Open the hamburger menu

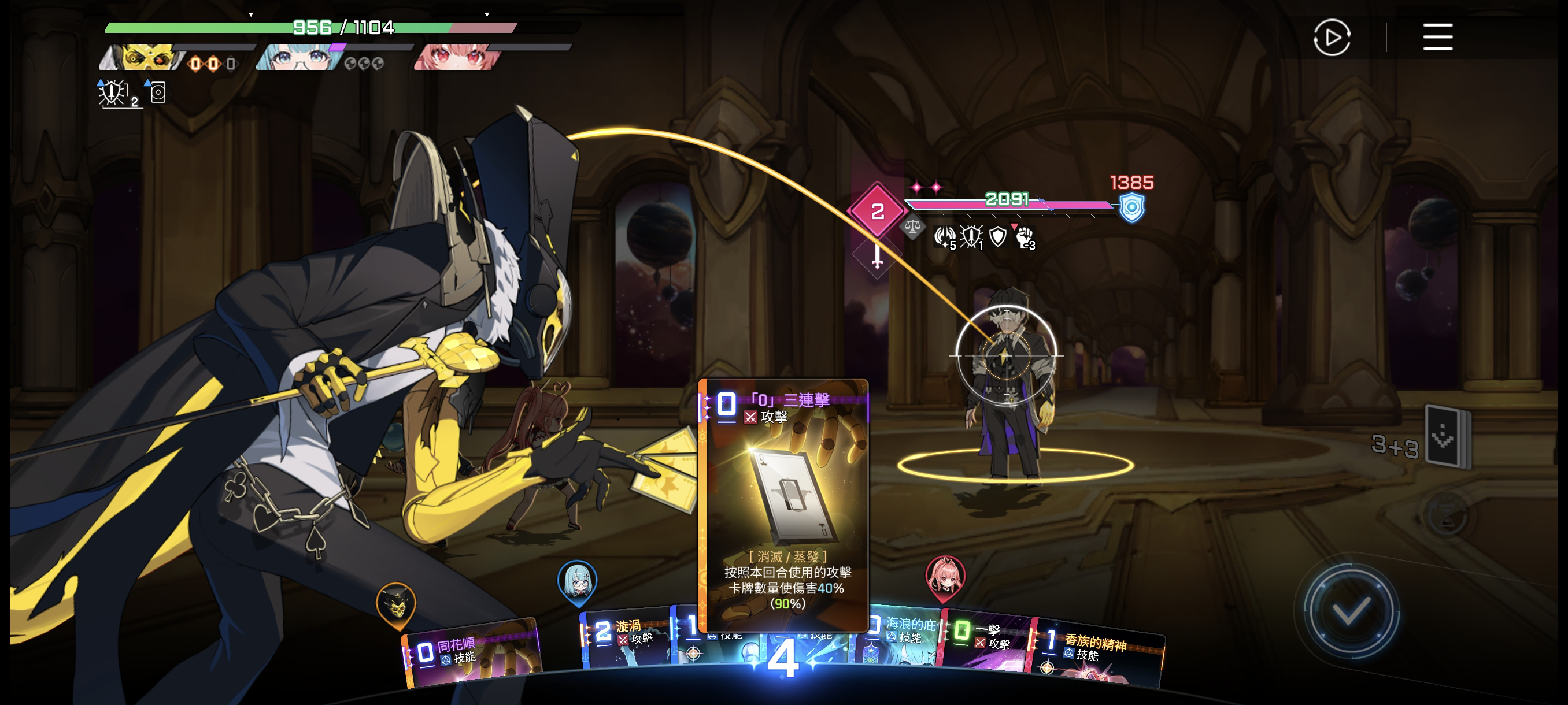pyautogui.click(x=1437, y=38)
